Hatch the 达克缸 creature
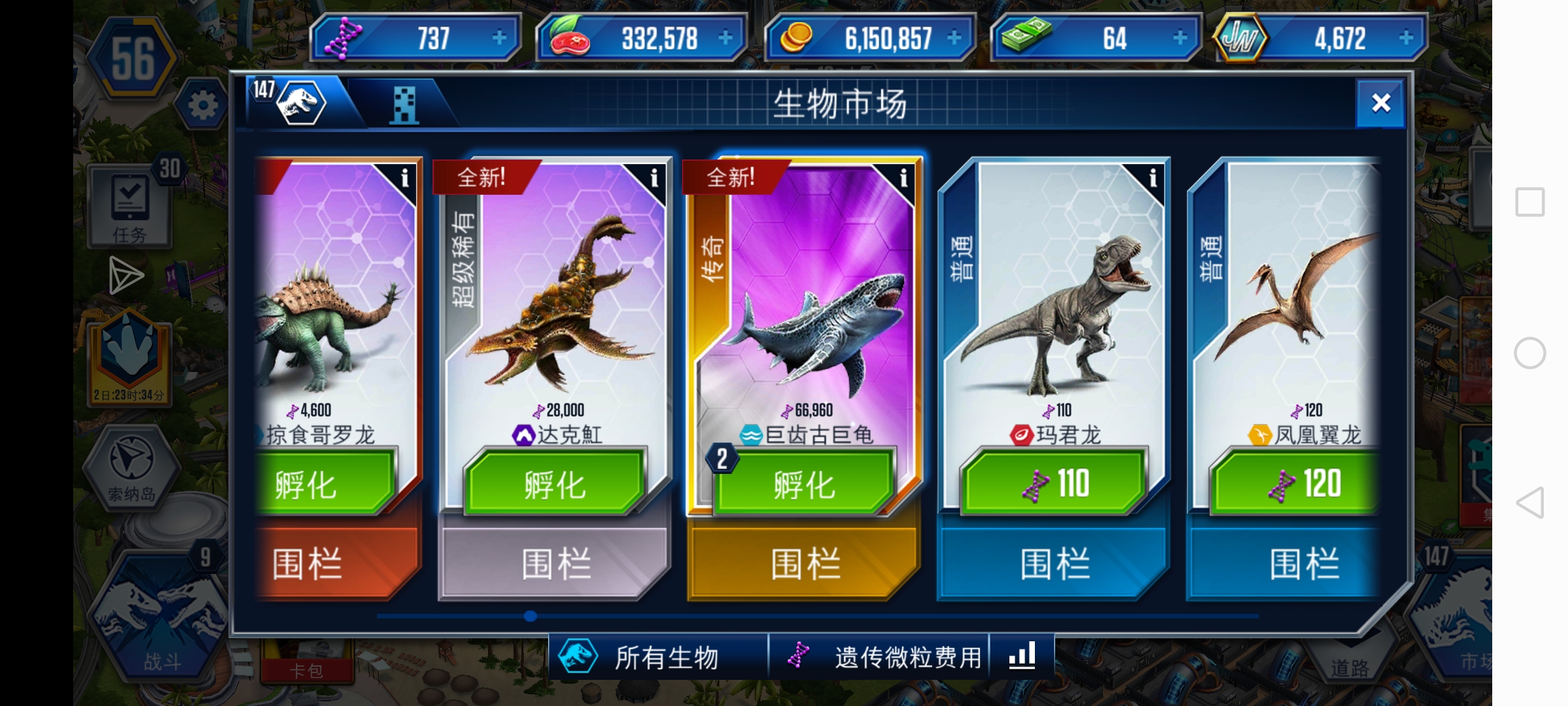The image size is (1568, 706). (555, 484)
